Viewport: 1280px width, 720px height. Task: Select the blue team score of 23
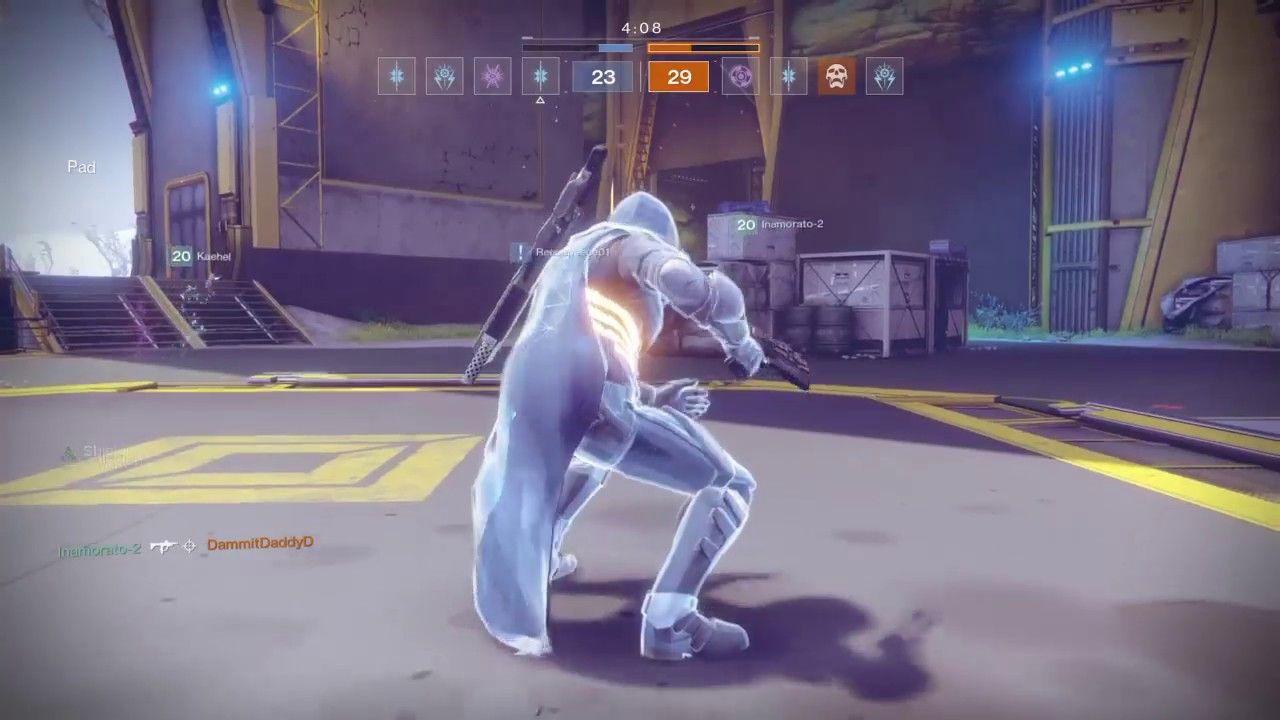click(602, 77)
